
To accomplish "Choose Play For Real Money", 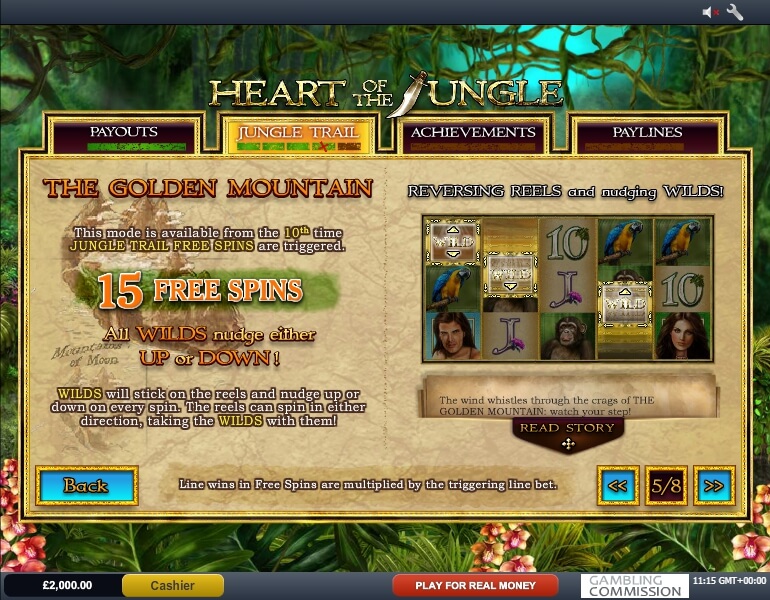I will 475,585.
